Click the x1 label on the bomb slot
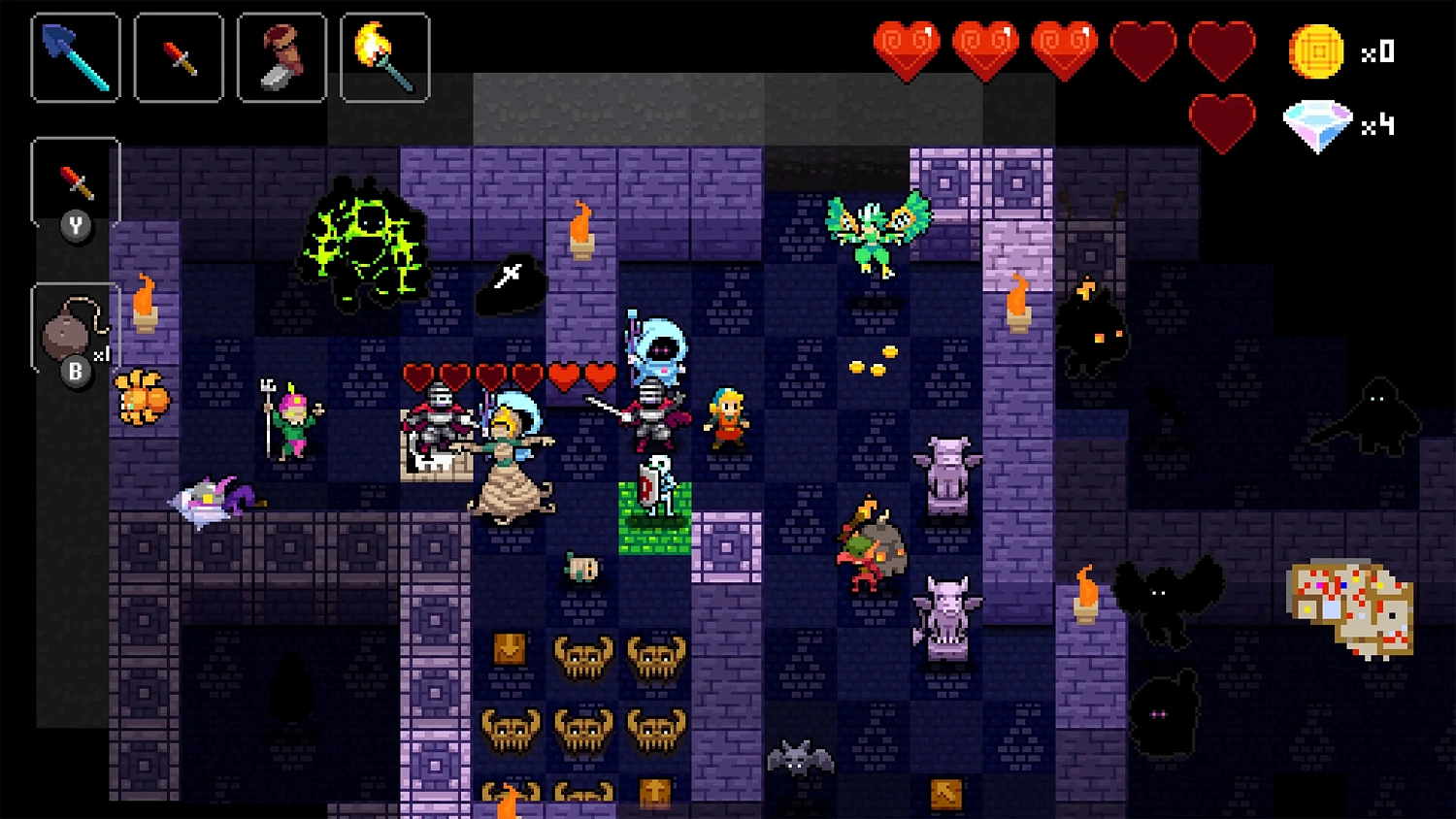The width and height of the screenshot is (1456, 819). coord(101,354)
